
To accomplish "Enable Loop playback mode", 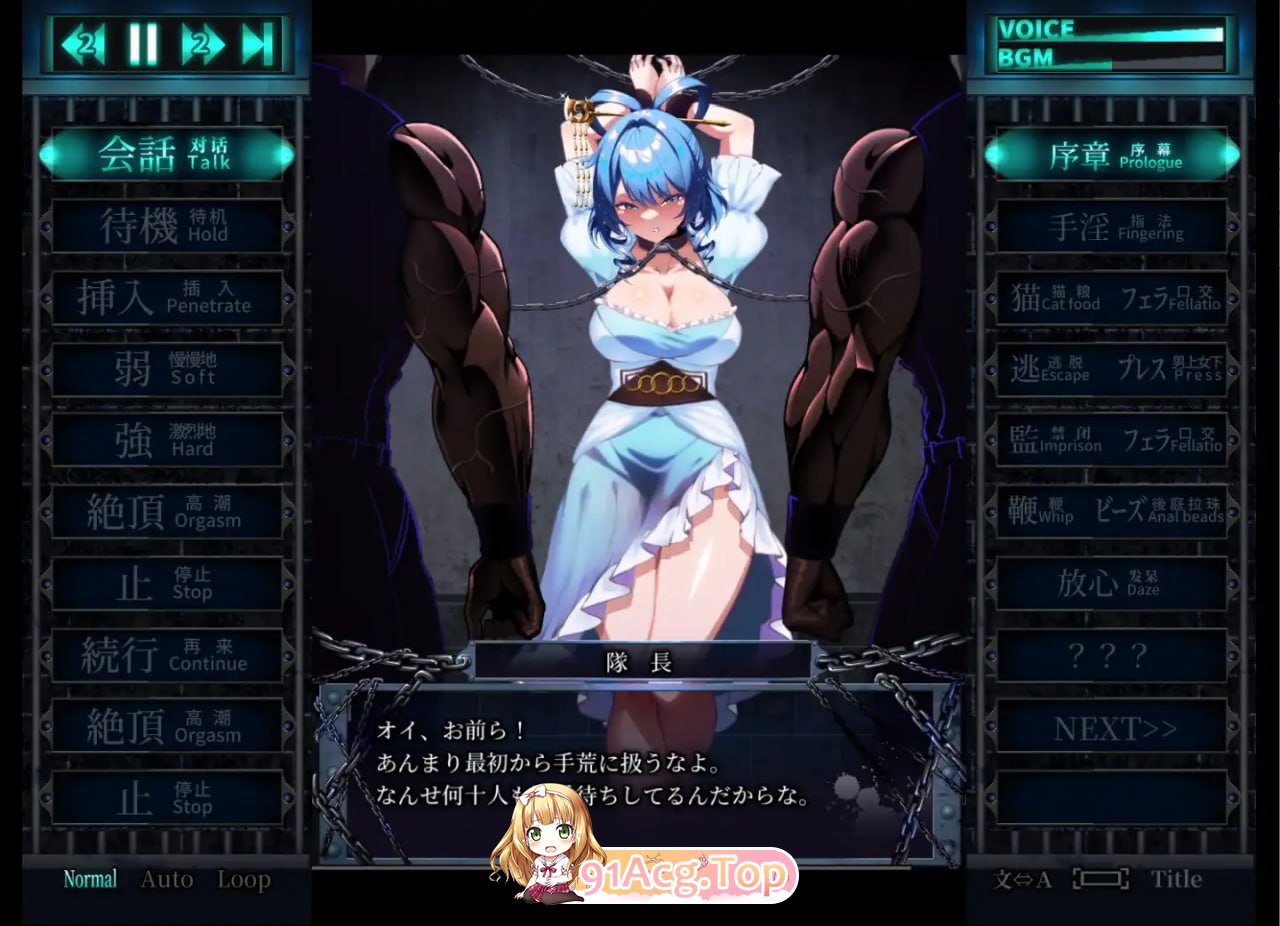I will [x=243, y=880].
